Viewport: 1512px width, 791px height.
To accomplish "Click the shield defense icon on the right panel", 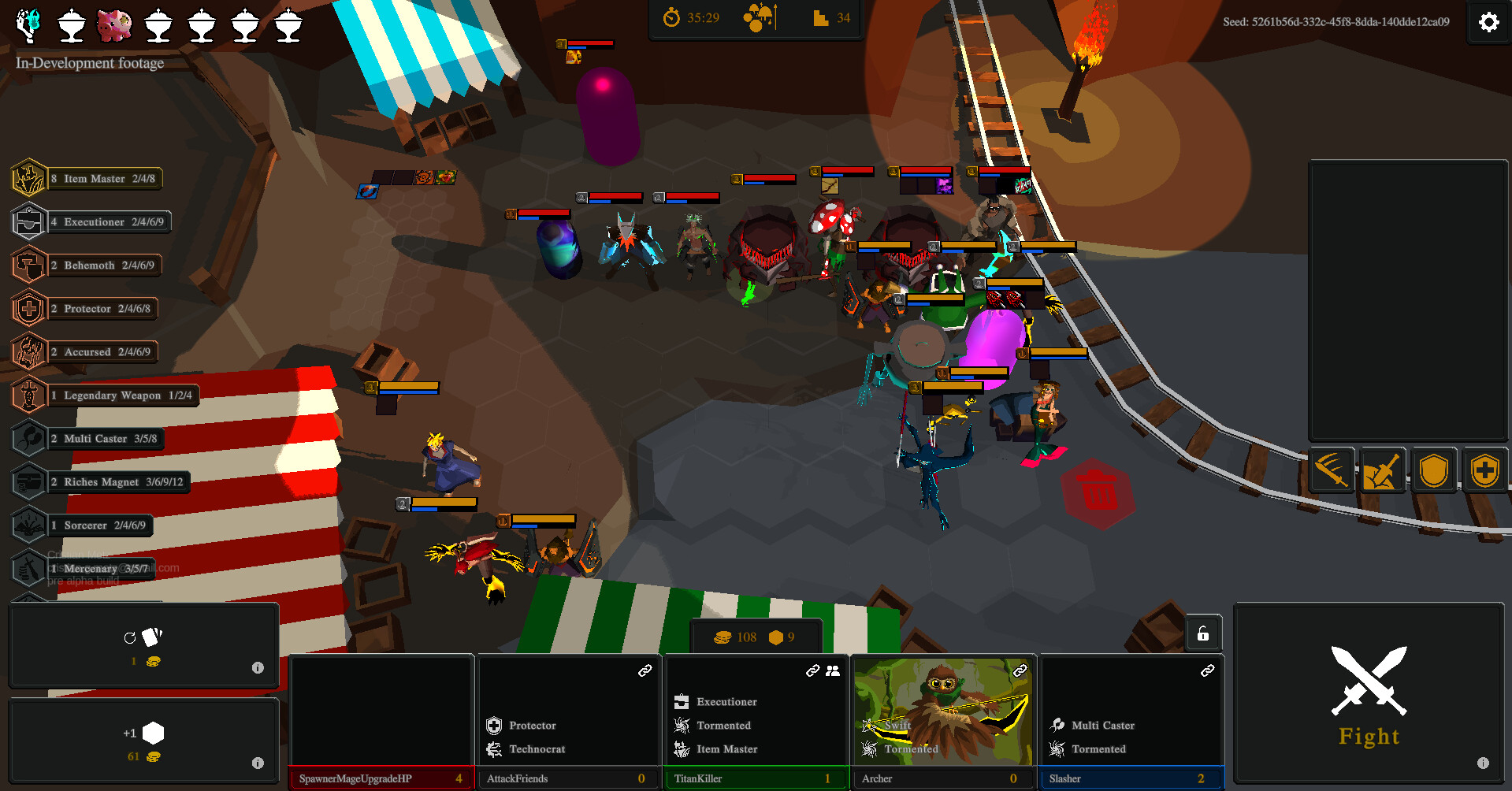I will coord(1434,470).
